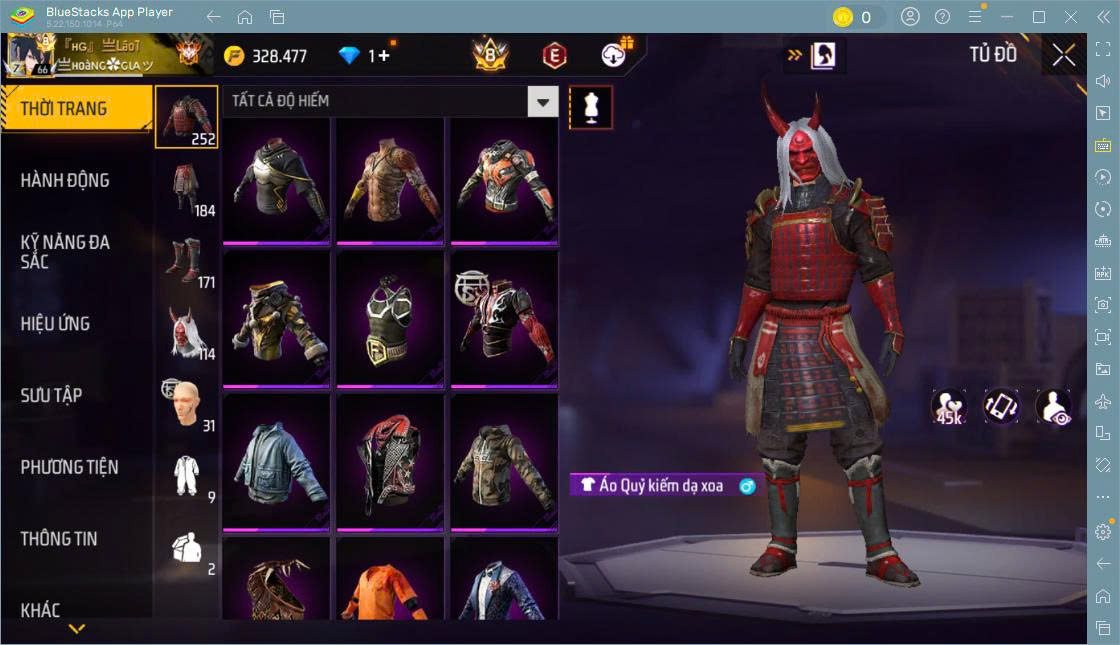Select the camouflage hoodie item
This screenshot has width=1120, height=645.
coord(504,461)
